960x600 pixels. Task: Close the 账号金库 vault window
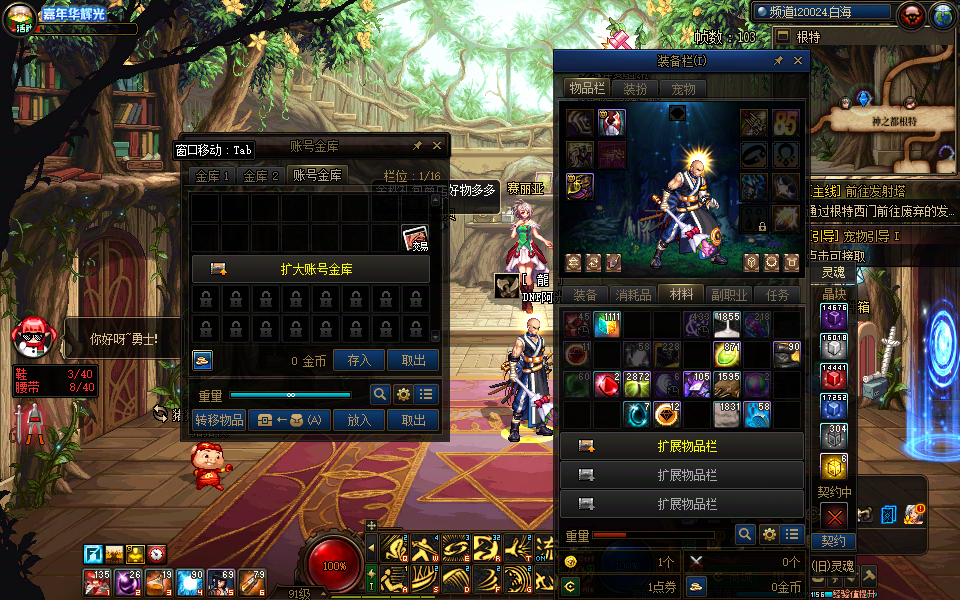coord(437,146)
